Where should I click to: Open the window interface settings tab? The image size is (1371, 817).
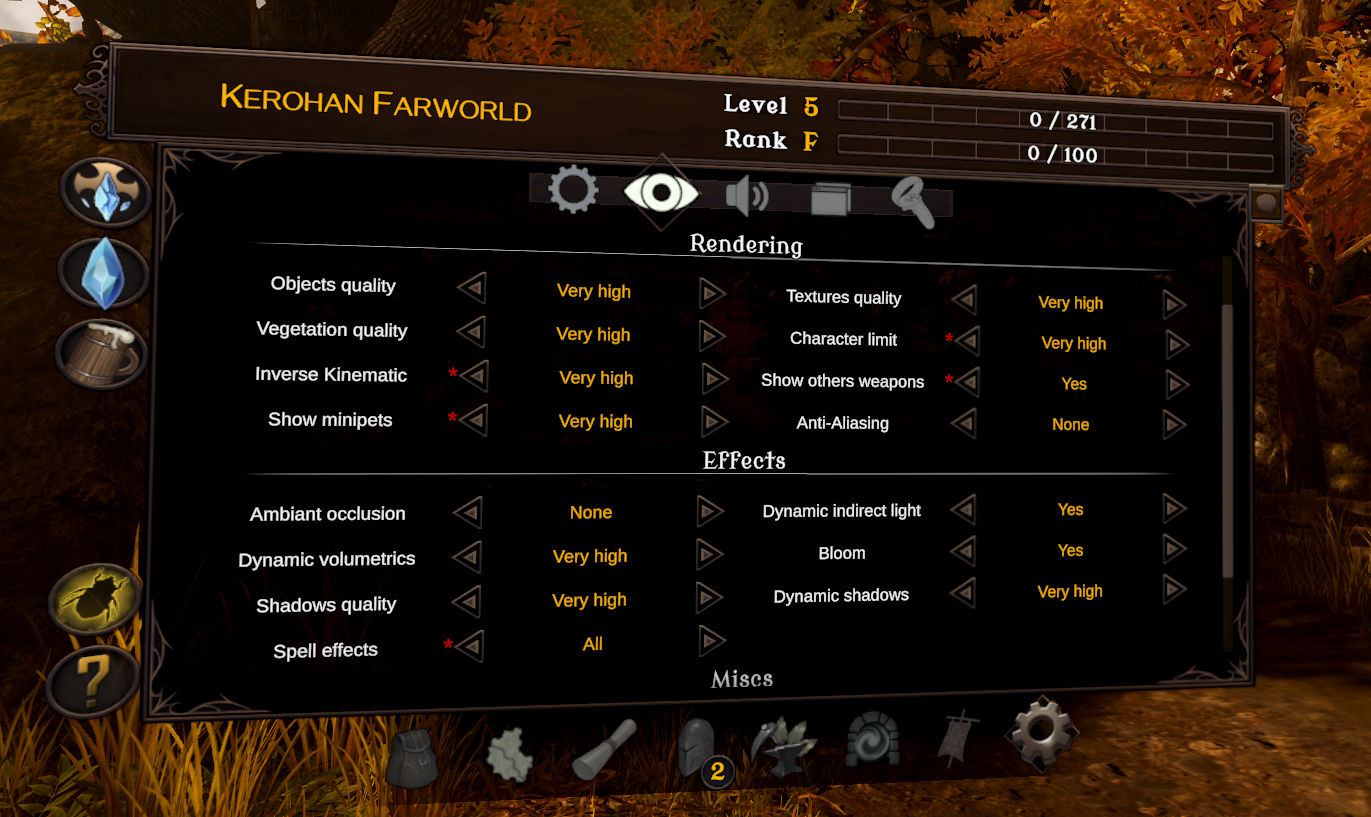click(830, 198)
